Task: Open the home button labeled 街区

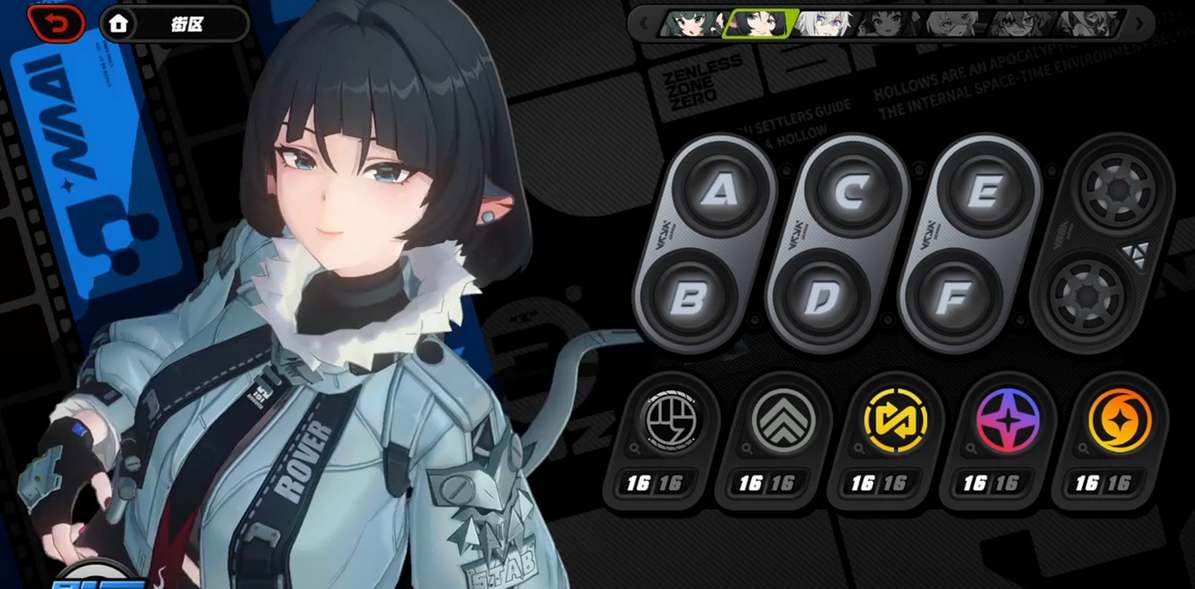Action: tap(174, 24)
